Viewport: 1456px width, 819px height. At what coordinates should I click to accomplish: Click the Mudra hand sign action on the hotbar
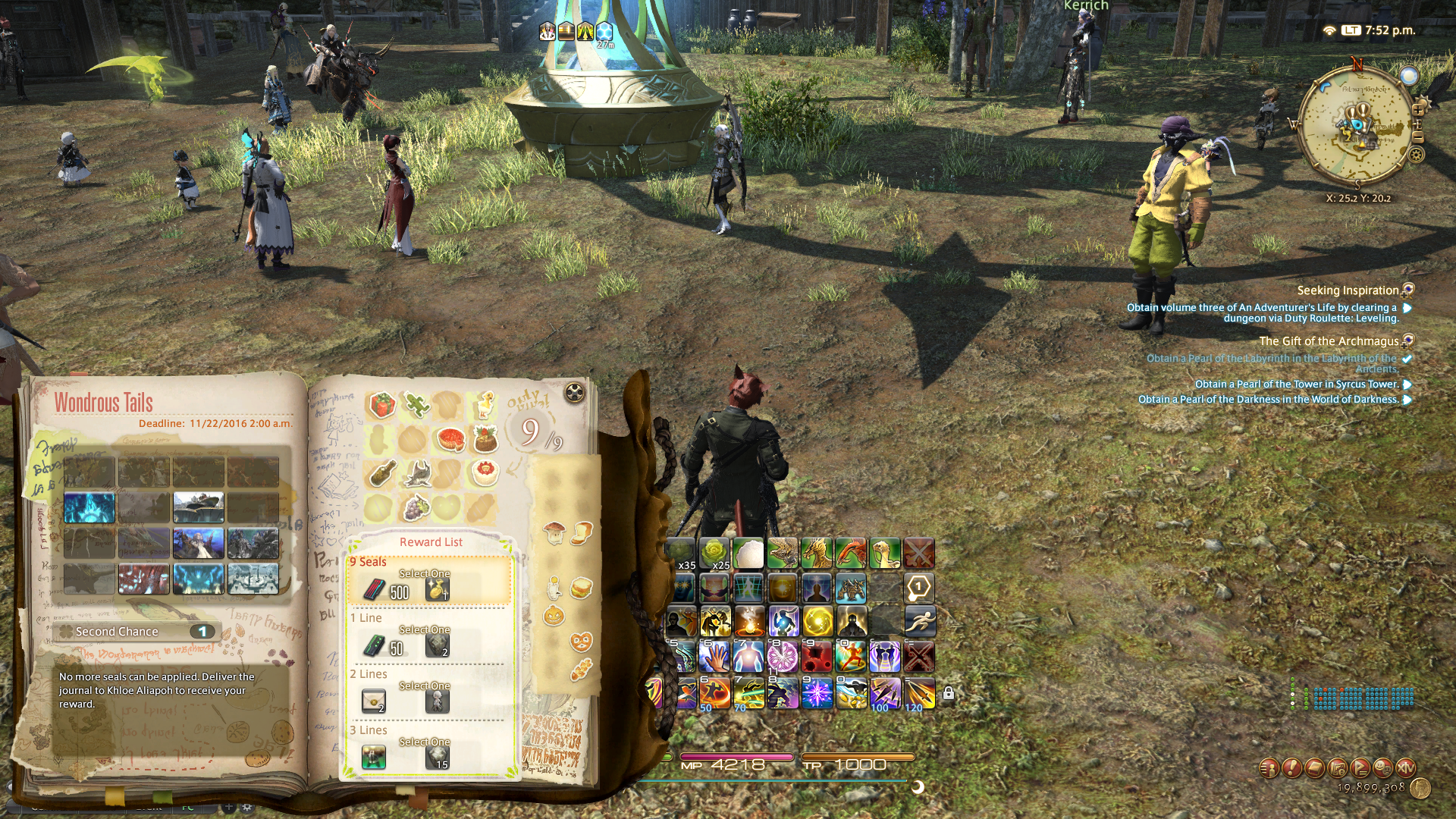pyautogui.click(x=714, y=656)
